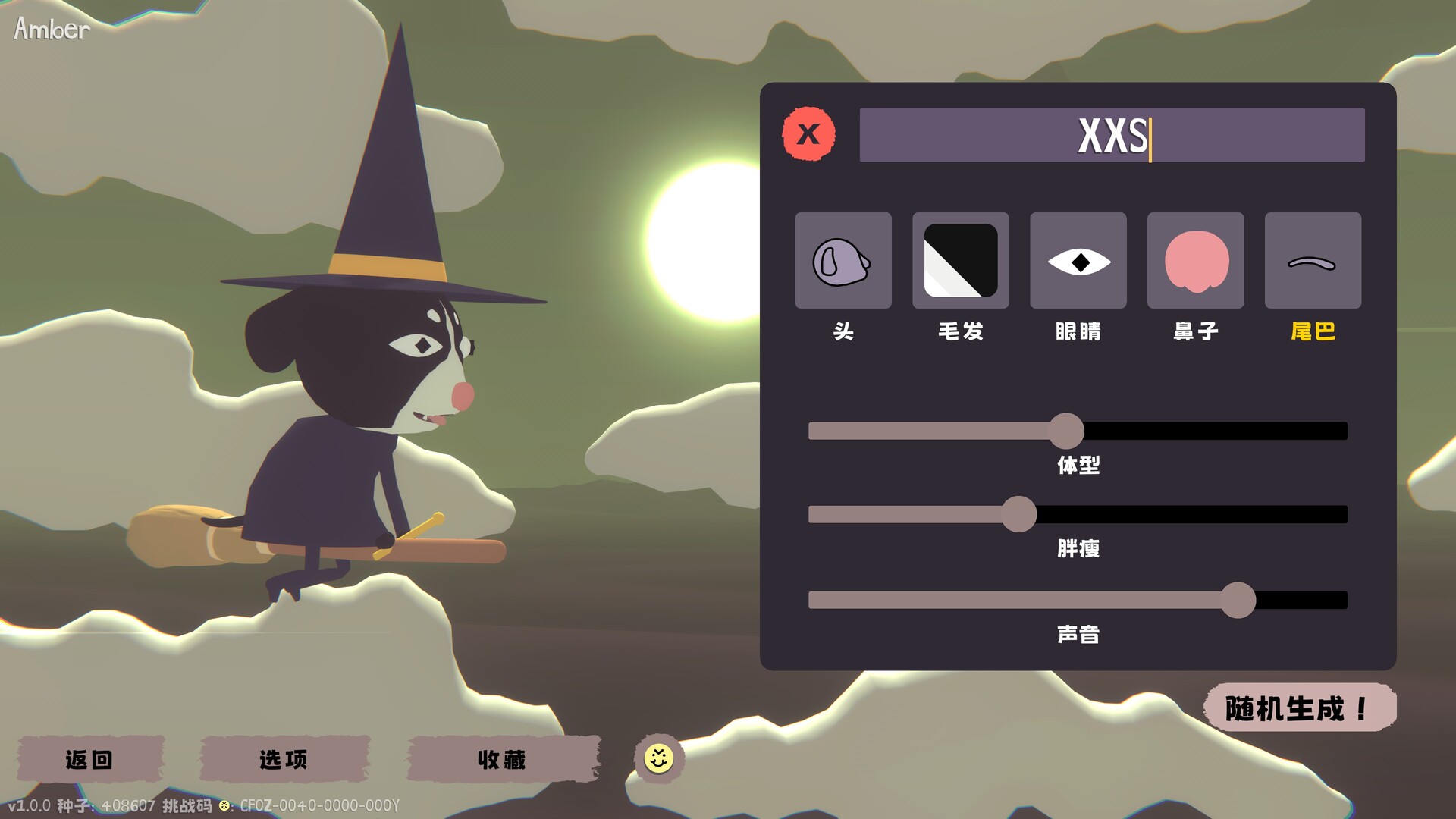
Task: Select the 鼻子 pink nose icon
Action: pyautogui.click(x=1195, y=260)
